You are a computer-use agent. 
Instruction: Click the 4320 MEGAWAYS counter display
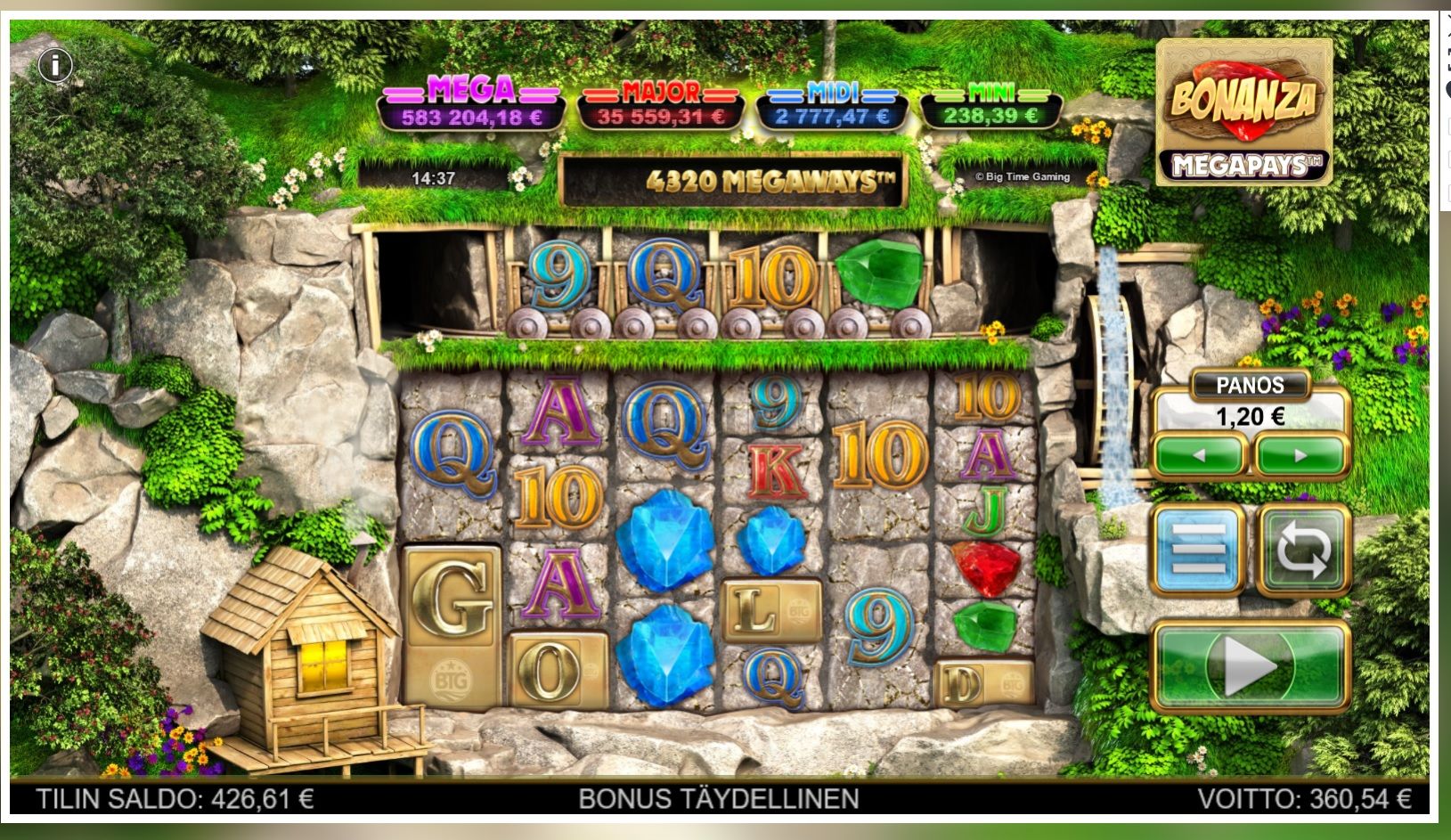pos(768,178)
